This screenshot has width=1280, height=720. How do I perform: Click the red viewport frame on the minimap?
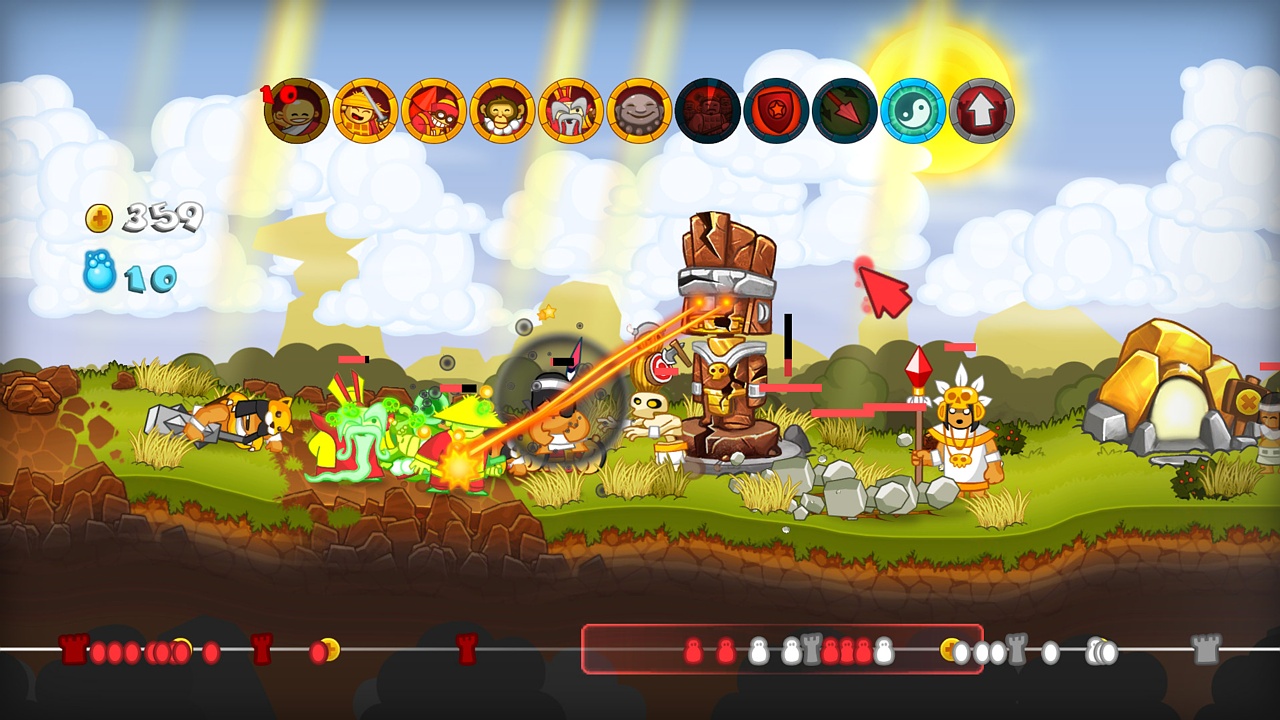tap(785, 648)
